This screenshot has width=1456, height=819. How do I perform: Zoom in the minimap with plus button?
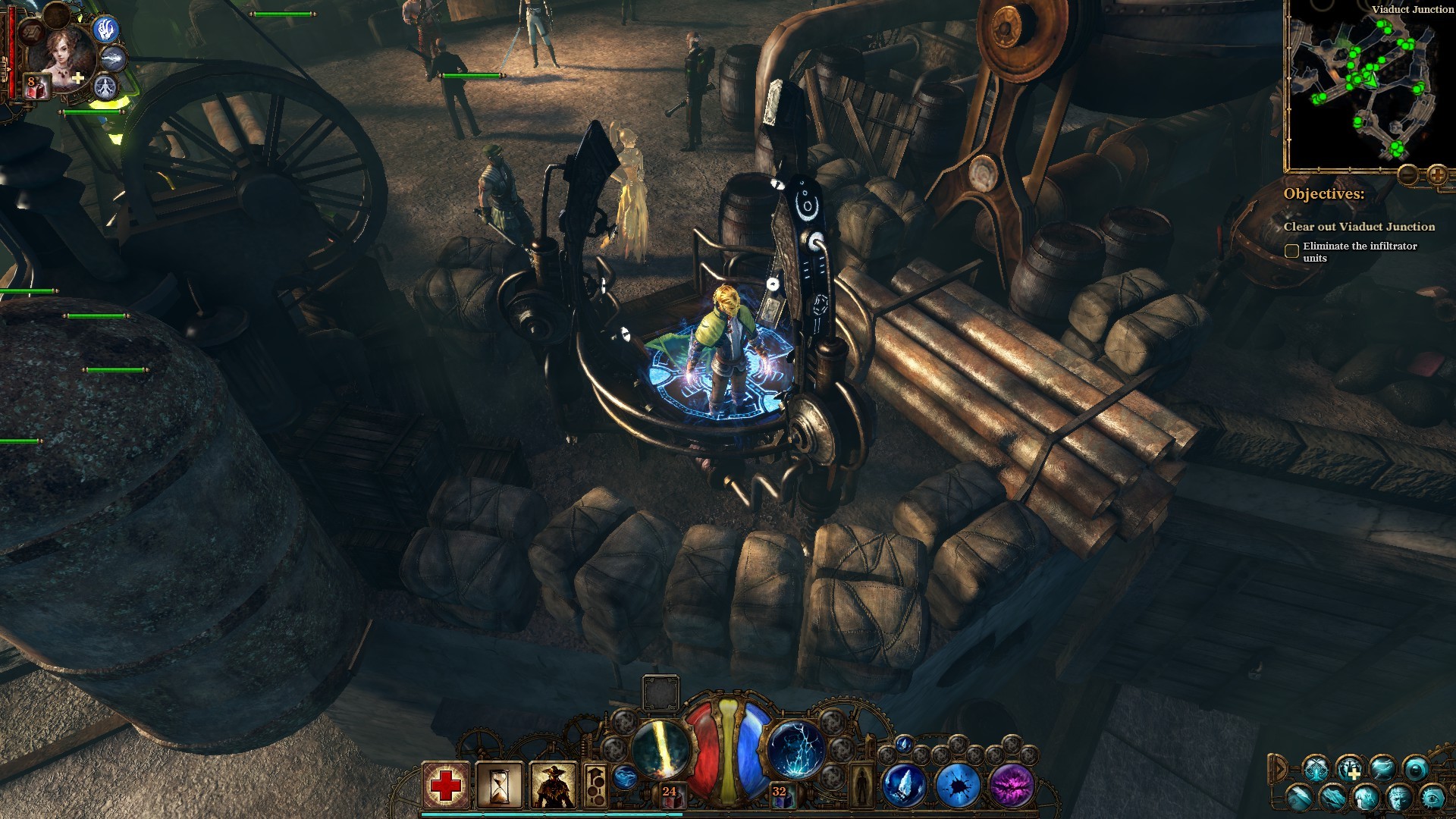click(1437, 175)
